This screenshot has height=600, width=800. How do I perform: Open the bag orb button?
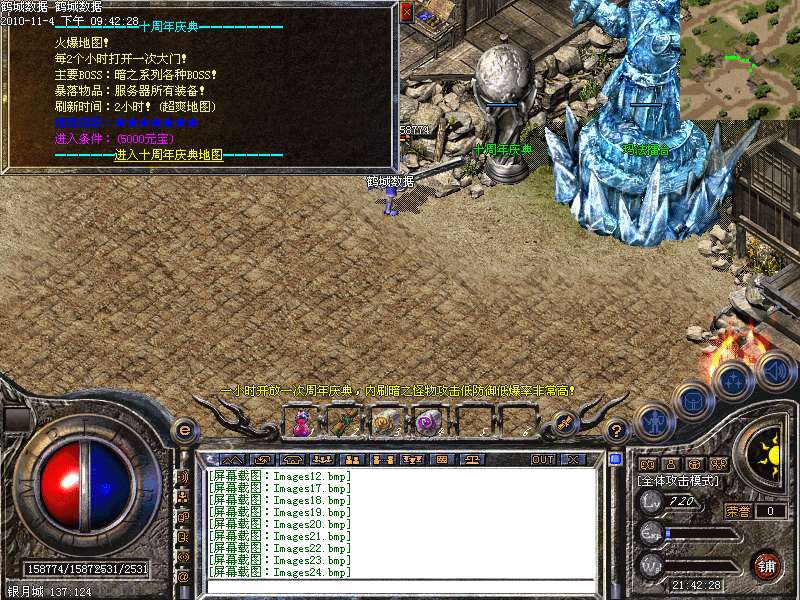pyautogui.click(x=694, y=401)
